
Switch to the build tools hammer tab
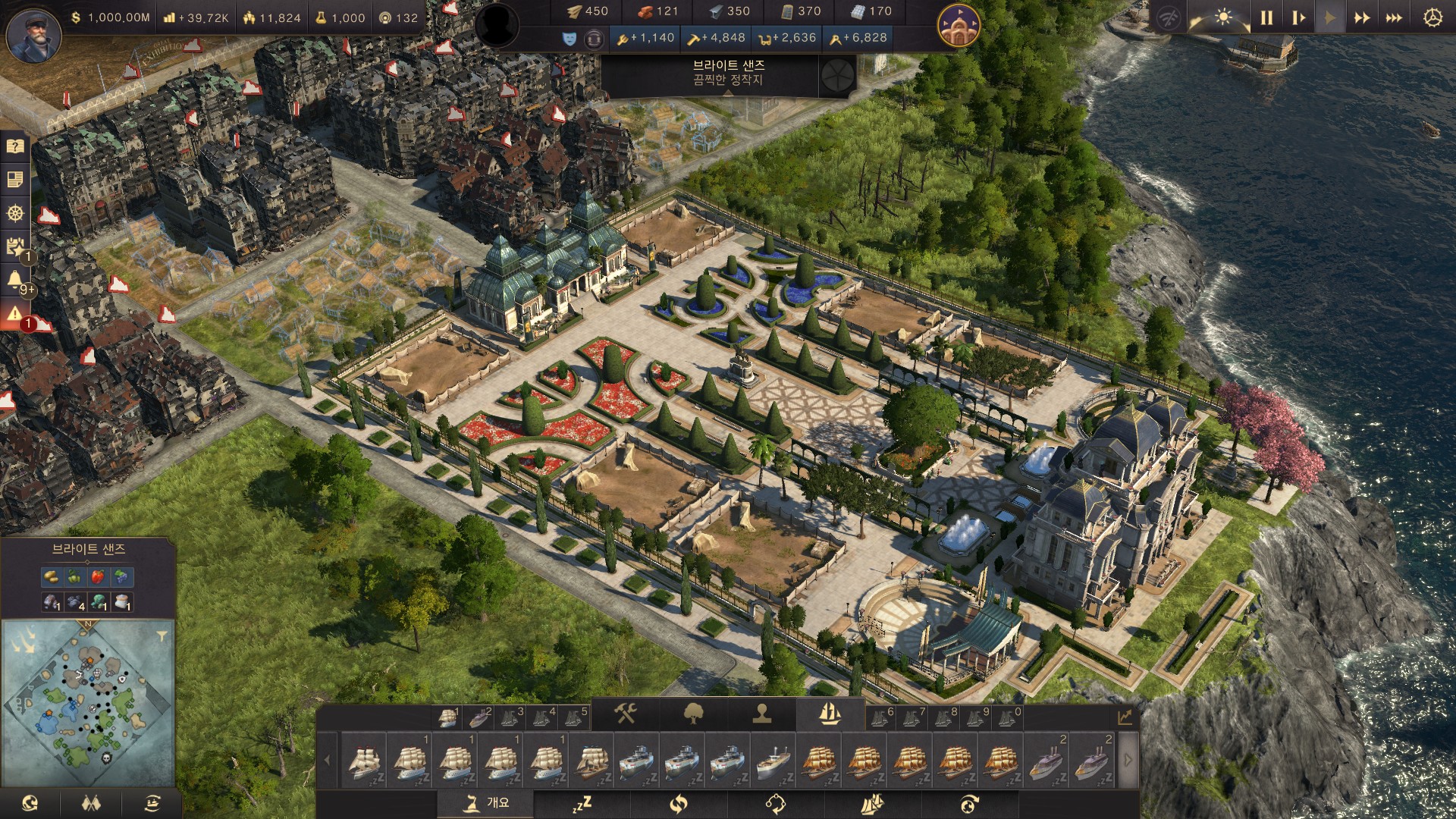click(626, 714)
